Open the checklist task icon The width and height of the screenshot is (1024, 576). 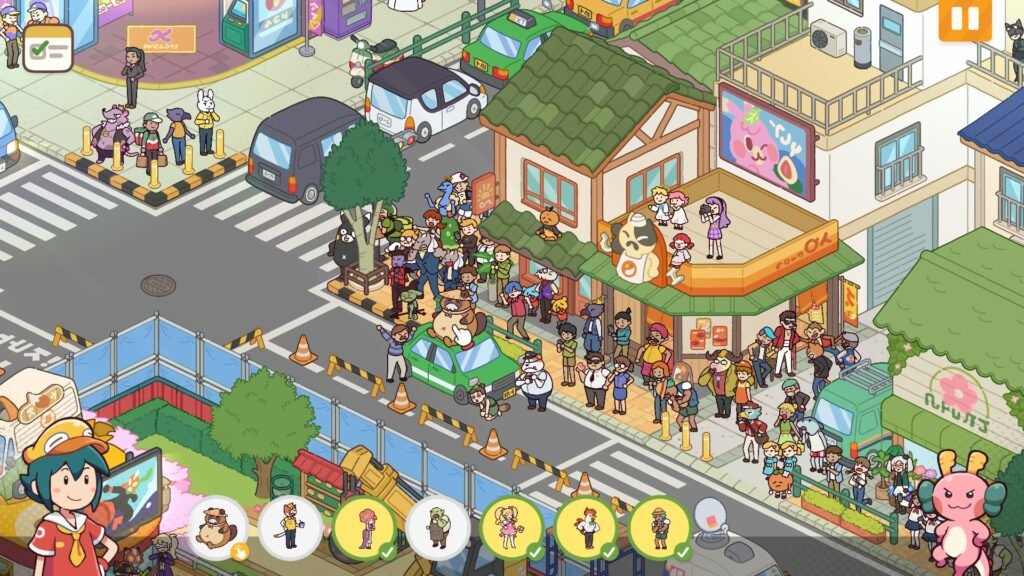click(48, 47)
